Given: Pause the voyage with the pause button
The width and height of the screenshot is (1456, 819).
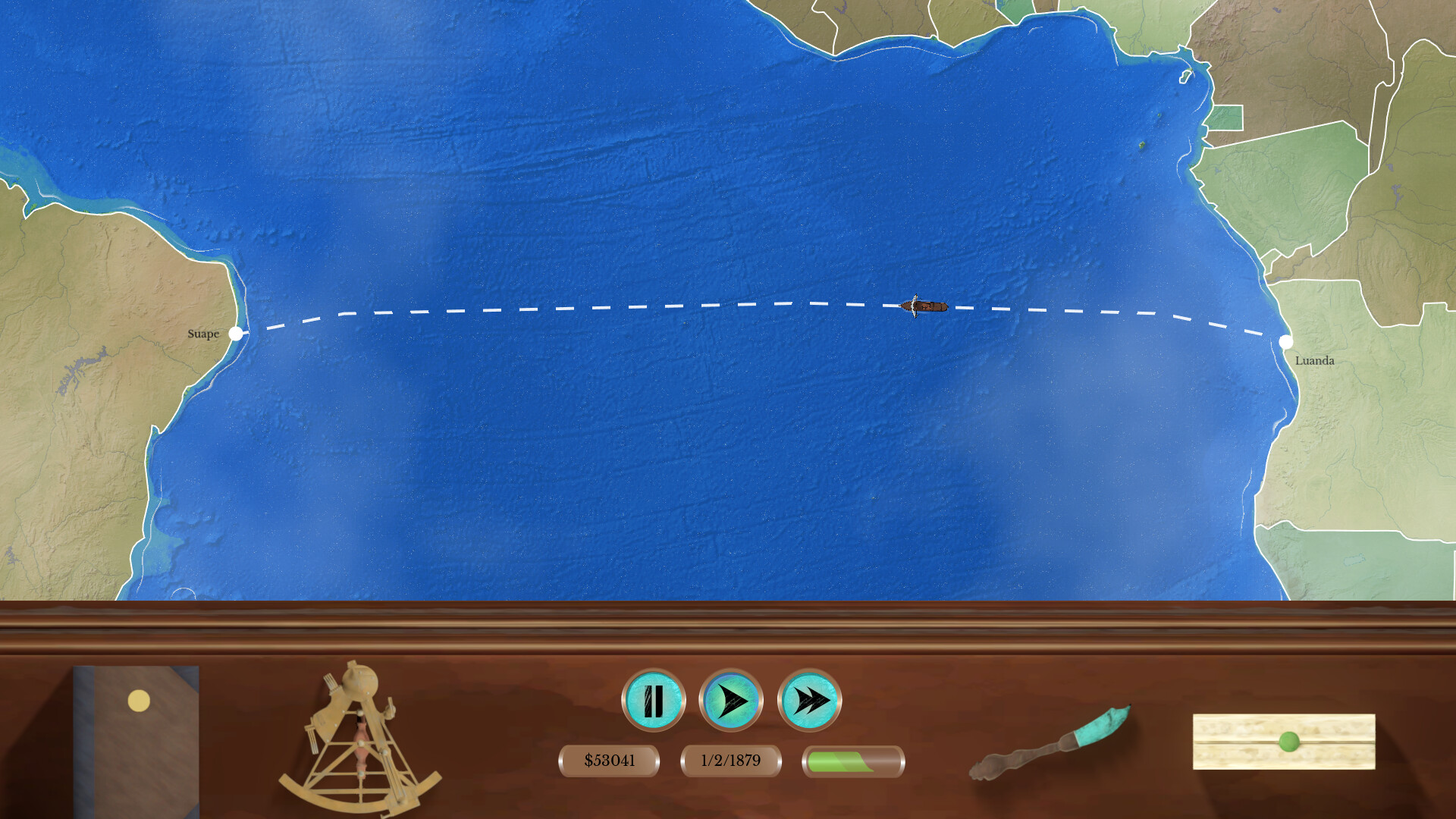Looking at the screenshot, I should (654, 700).
